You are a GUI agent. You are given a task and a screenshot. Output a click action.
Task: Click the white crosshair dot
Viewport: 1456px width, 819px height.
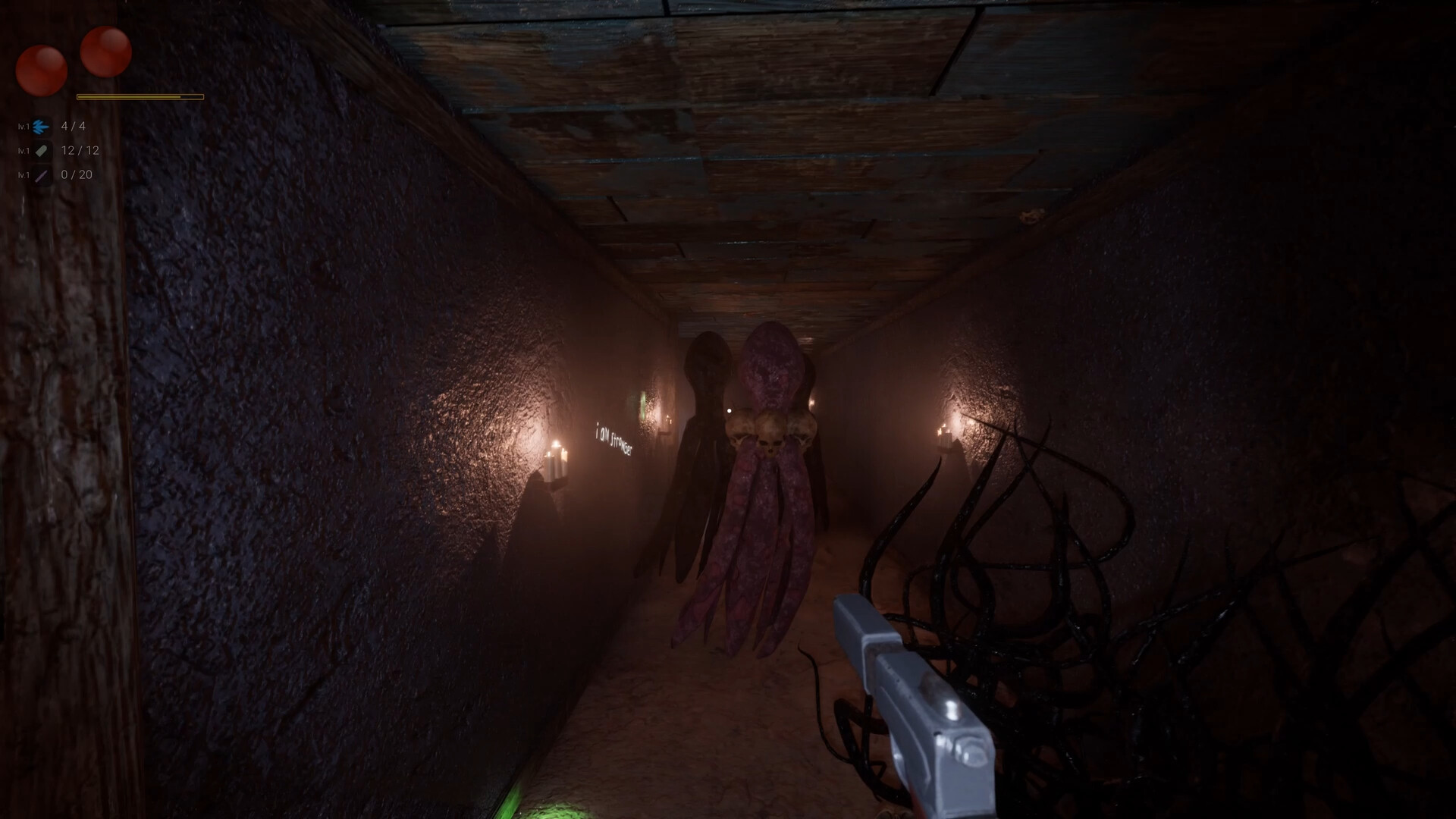coord(729,409)
